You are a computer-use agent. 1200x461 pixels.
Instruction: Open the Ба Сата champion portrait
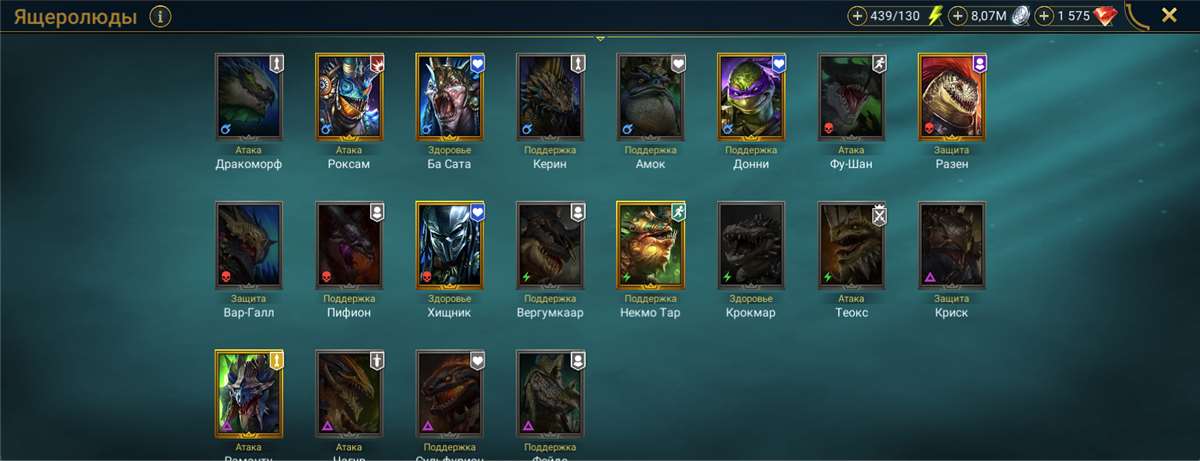point(449,97)
